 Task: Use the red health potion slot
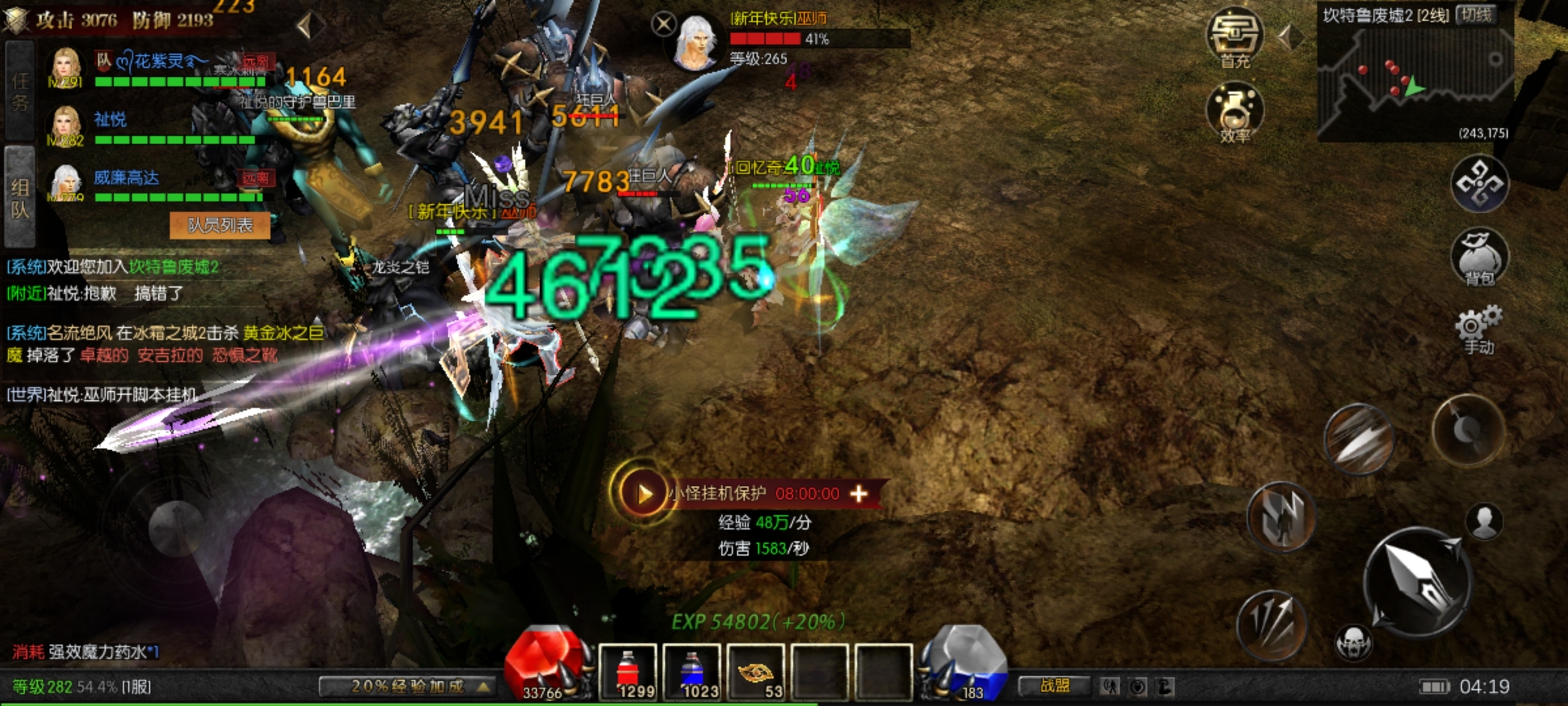click(627, 671)
